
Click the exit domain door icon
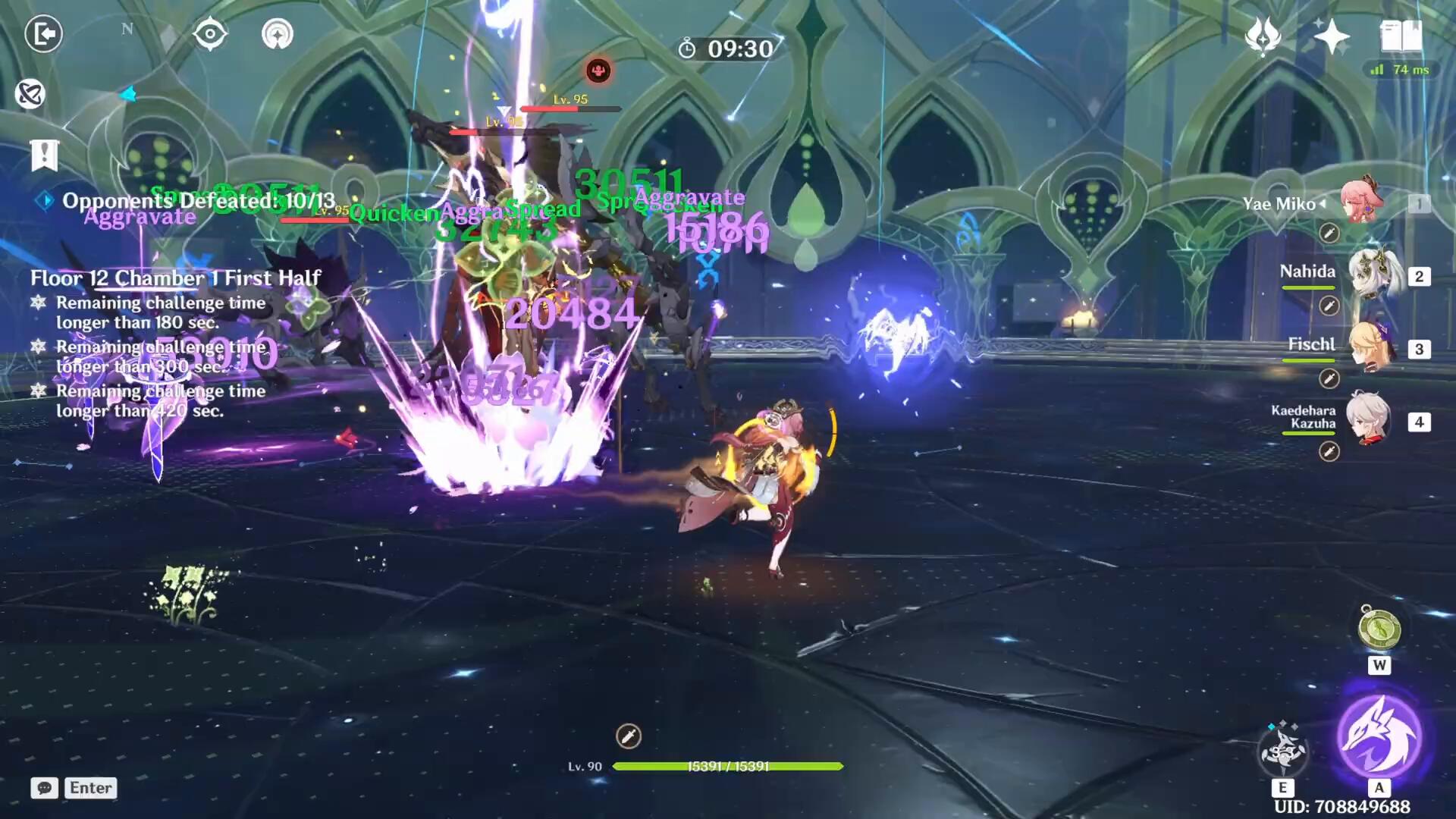tap(43, 34)
